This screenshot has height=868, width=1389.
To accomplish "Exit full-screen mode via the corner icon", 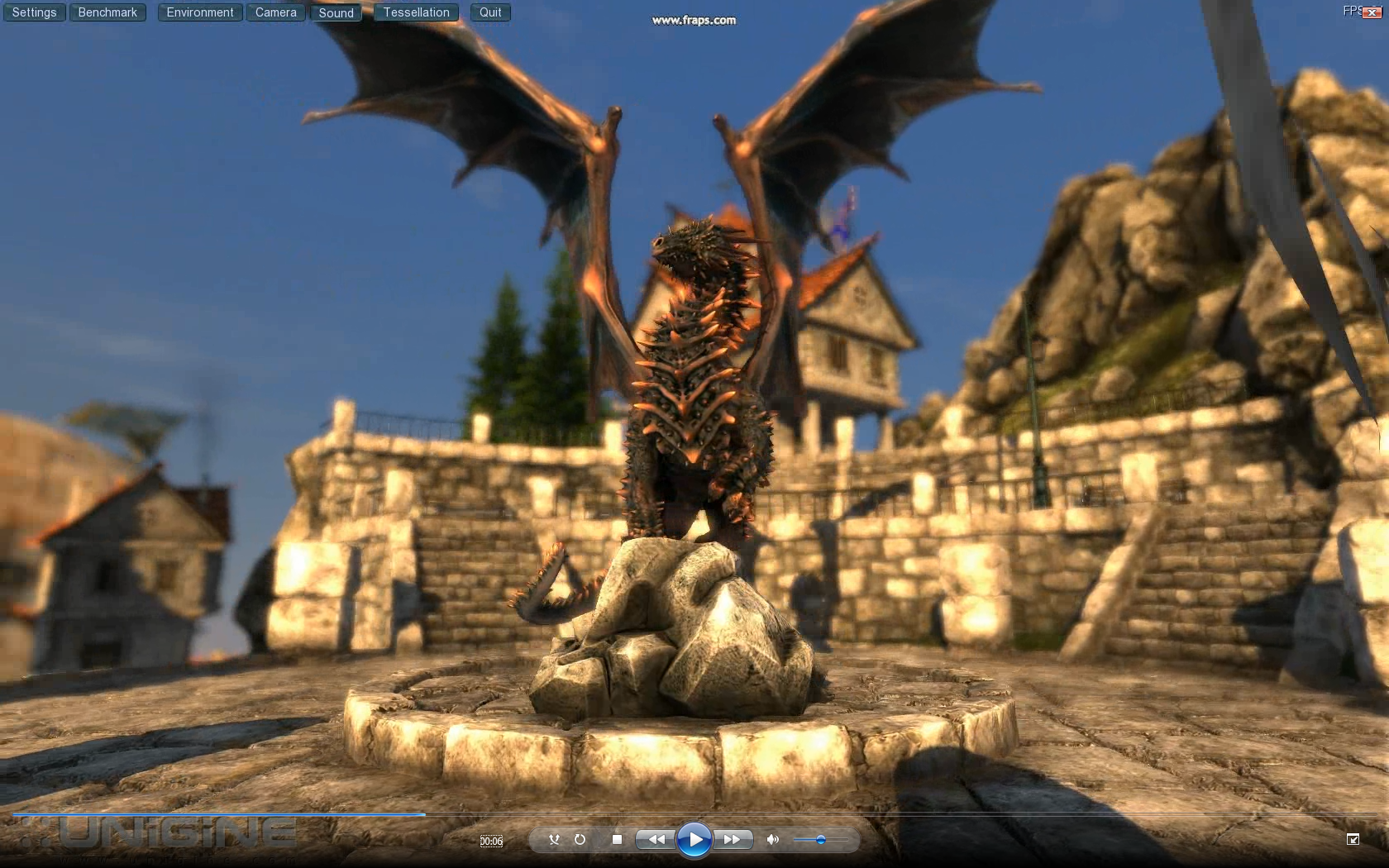I will click(x=1353, y=839).
